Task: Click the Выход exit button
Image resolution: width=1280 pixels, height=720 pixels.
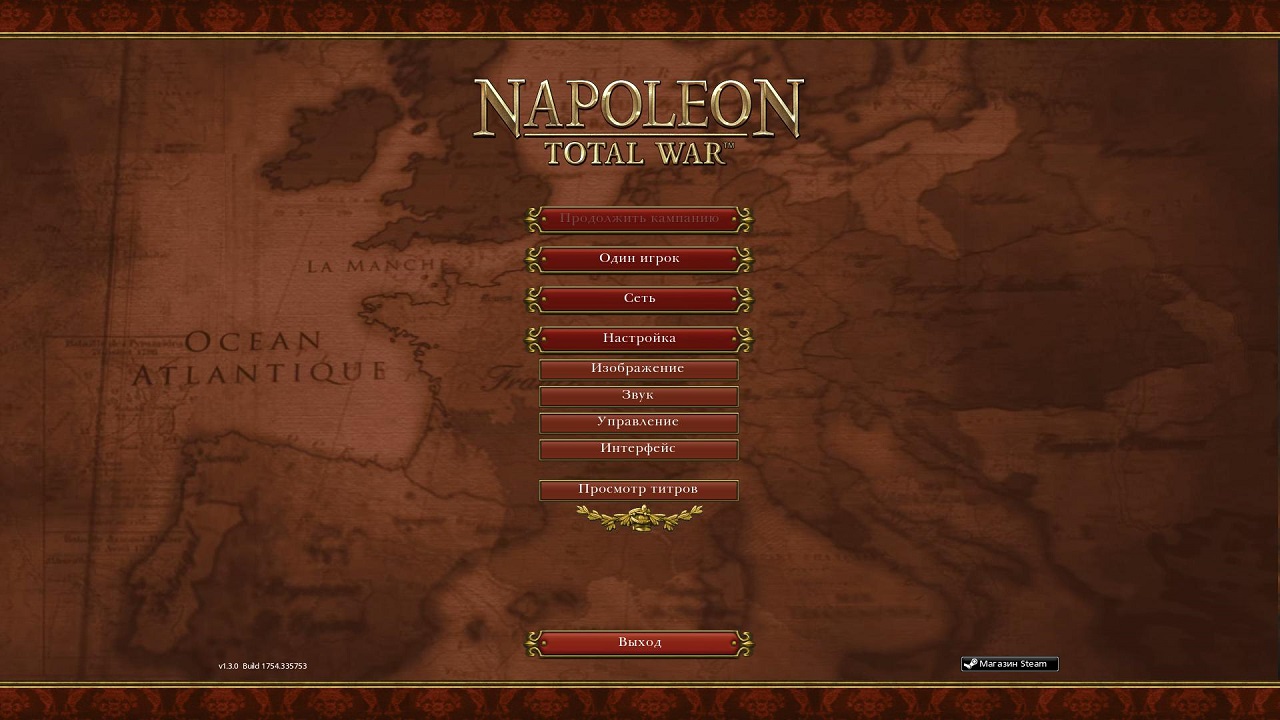Action: (x=639, y=643)
